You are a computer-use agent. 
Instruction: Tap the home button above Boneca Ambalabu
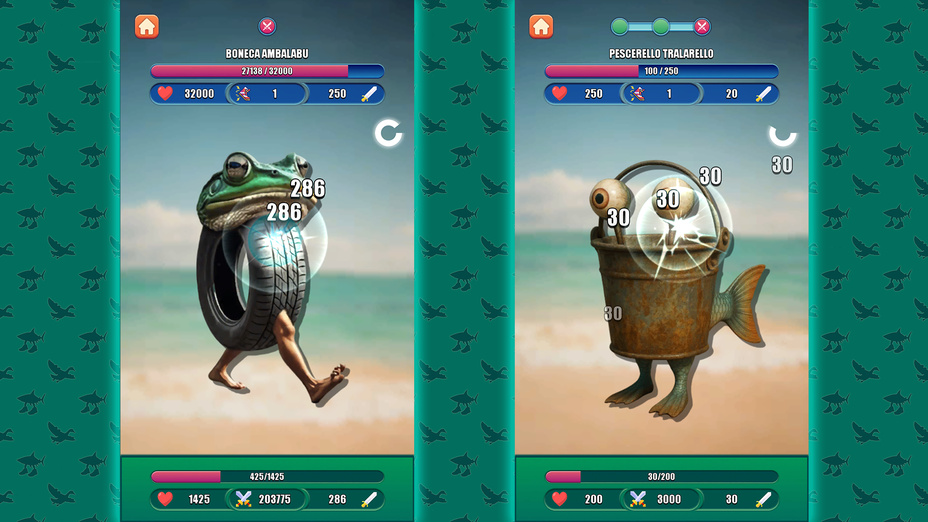[x=147, y=27]
